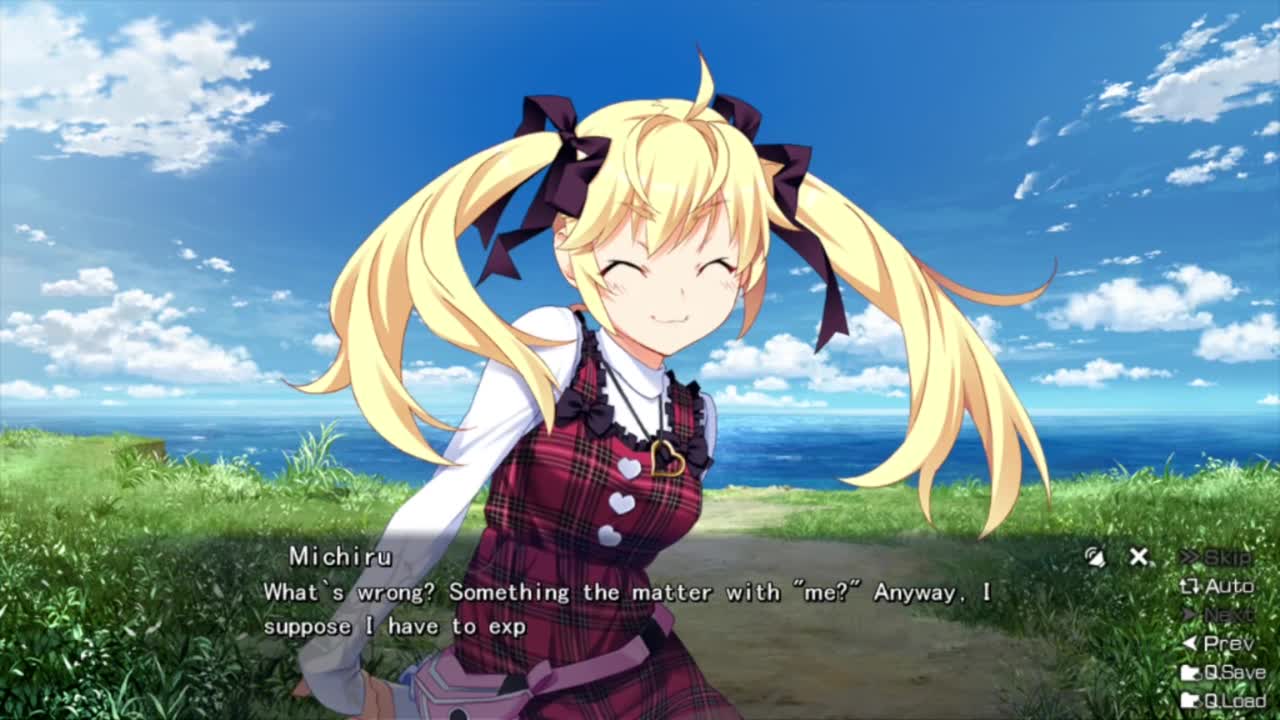Turn on Auto text advance
The height and width of the screenshot is (720, 1280).
1217,586
